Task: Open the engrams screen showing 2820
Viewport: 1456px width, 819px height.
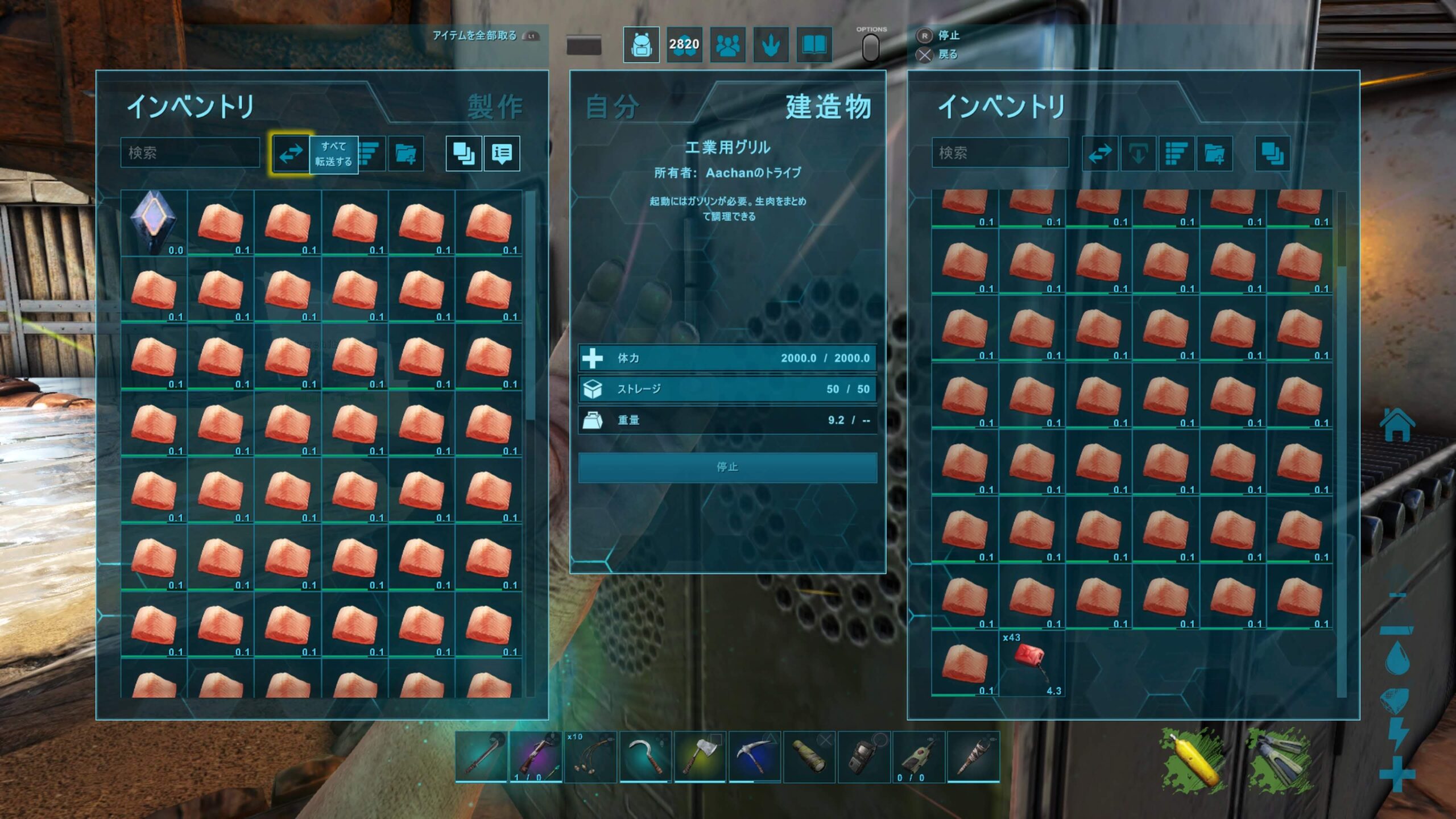Action: click(x=684, y=44)
